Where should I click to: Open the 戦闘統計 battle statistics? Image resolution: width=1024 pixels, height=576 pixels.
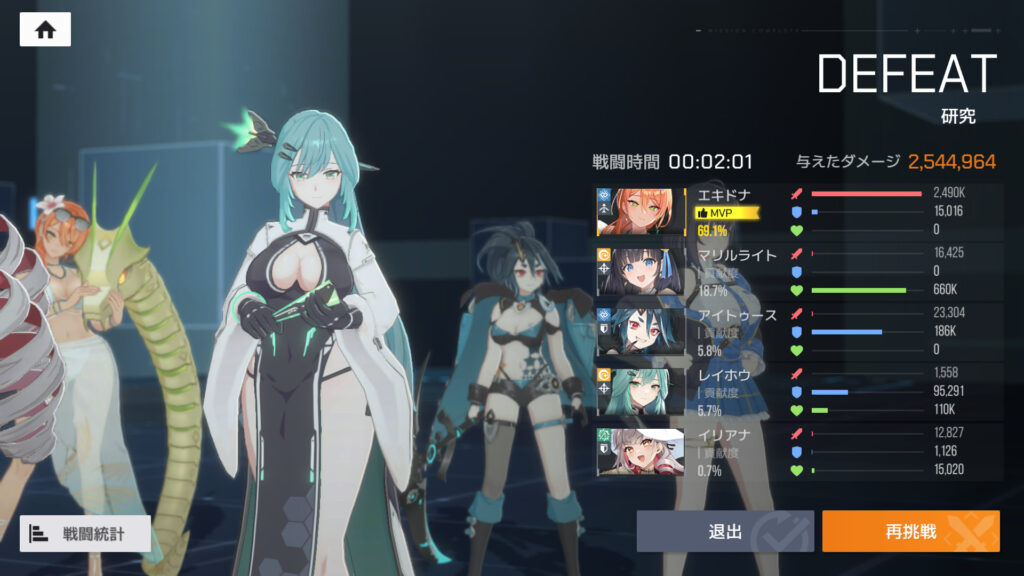pyautogui.click(x=85, y=533)
